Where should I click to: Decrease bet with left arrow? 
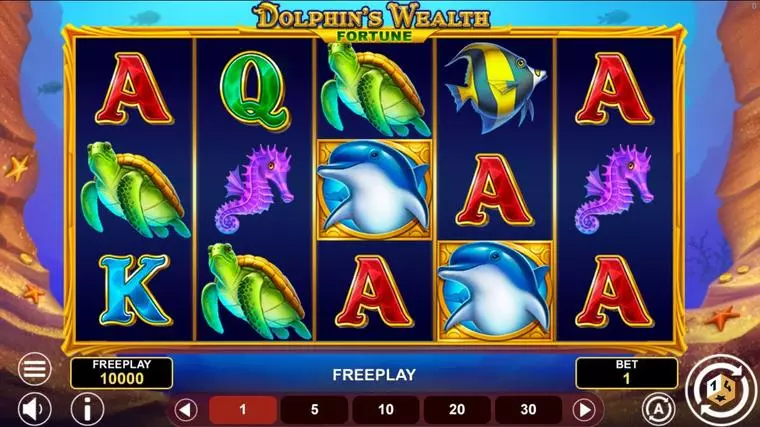[185, 409]
